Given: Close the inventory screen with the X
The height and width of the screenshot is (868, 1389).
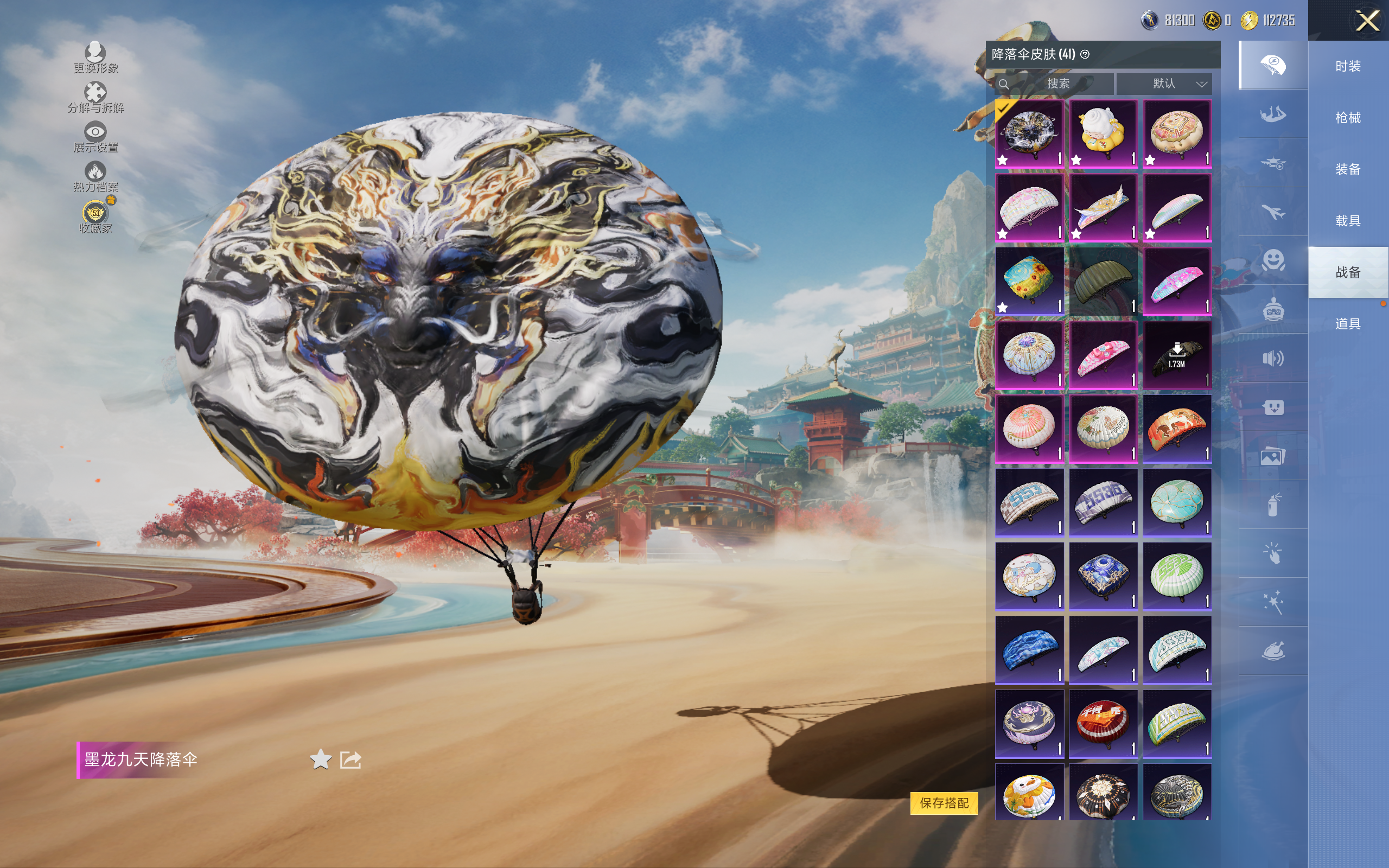Looking at the screenshot, I should pos(1367,21).
